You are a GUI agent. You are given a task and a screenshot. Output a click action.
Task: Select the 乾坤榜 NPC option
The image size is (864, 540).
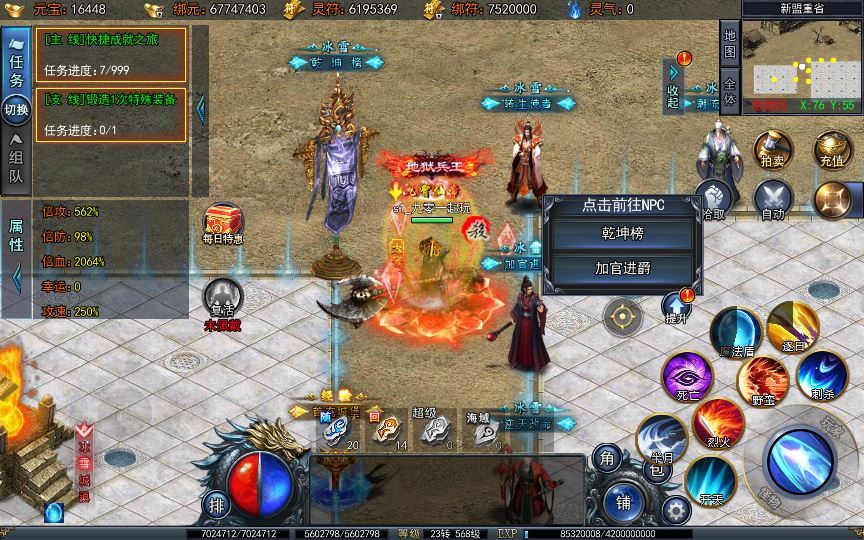623,235
